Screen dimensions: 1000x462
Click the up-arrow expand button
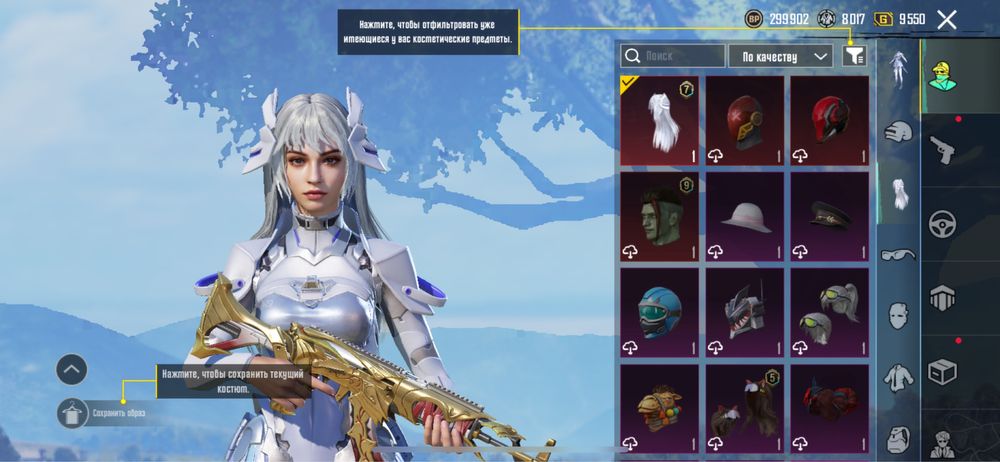(72, 370)
